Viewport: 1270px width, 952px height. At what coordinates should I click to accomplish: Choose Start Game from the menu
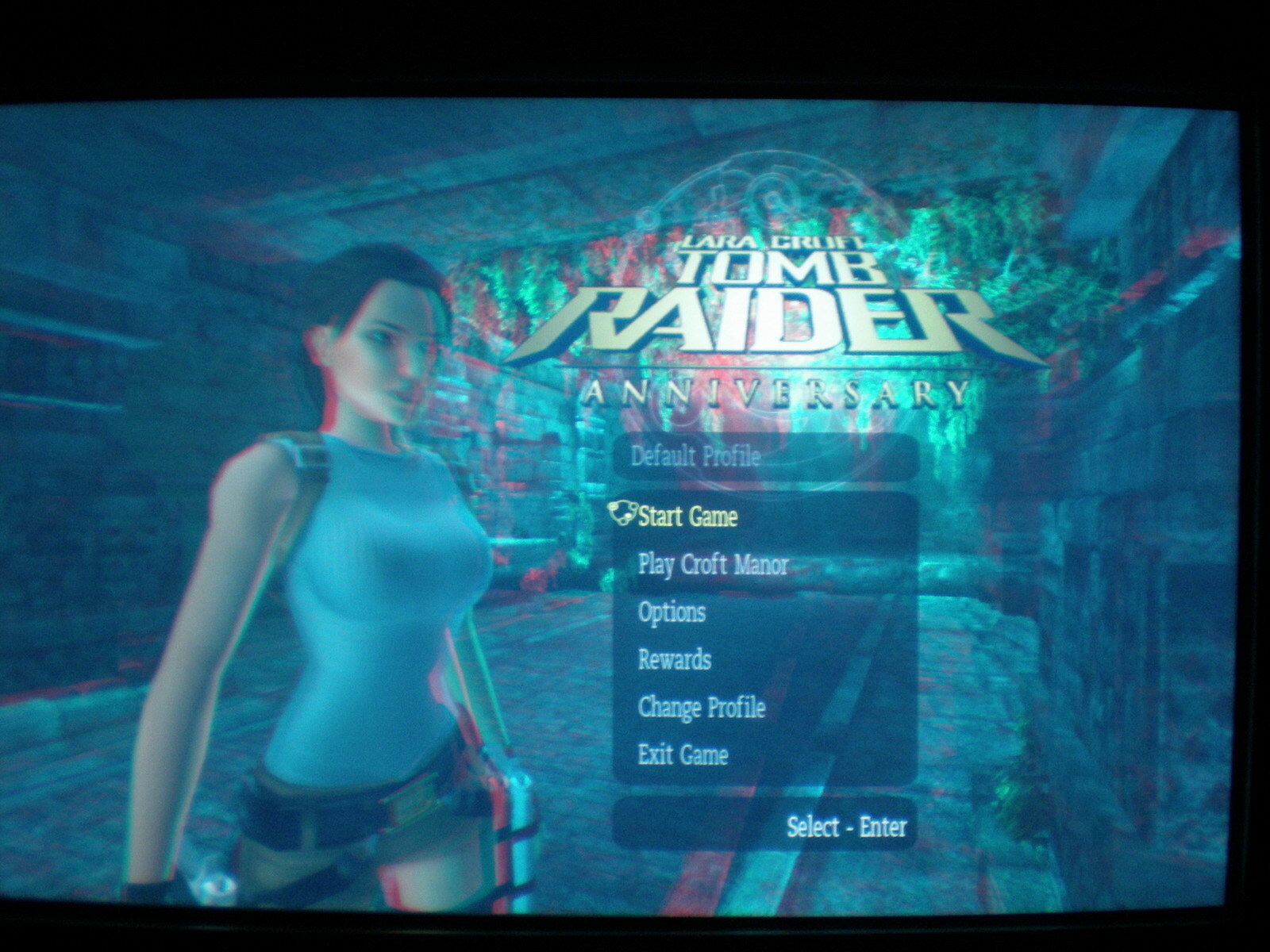coord(687,517)
